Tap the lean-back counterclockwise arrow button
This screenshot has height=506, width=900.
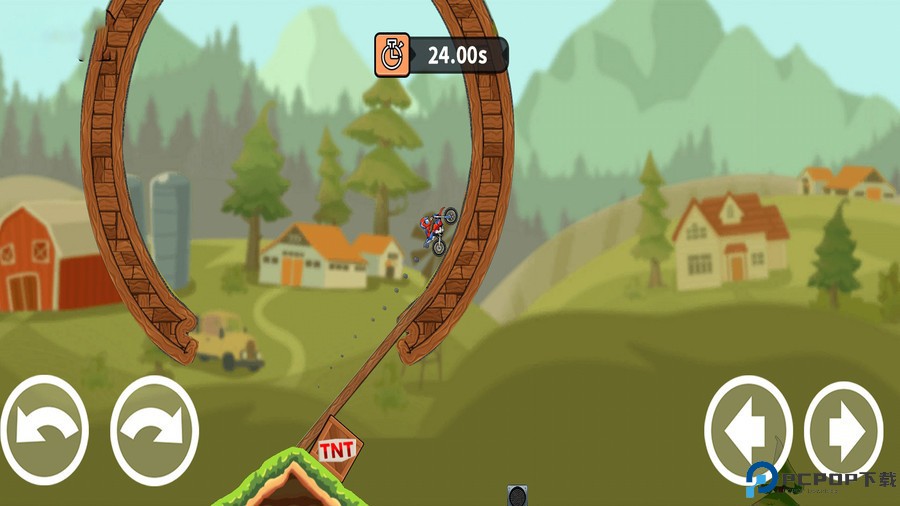click(x=44, y=430)
